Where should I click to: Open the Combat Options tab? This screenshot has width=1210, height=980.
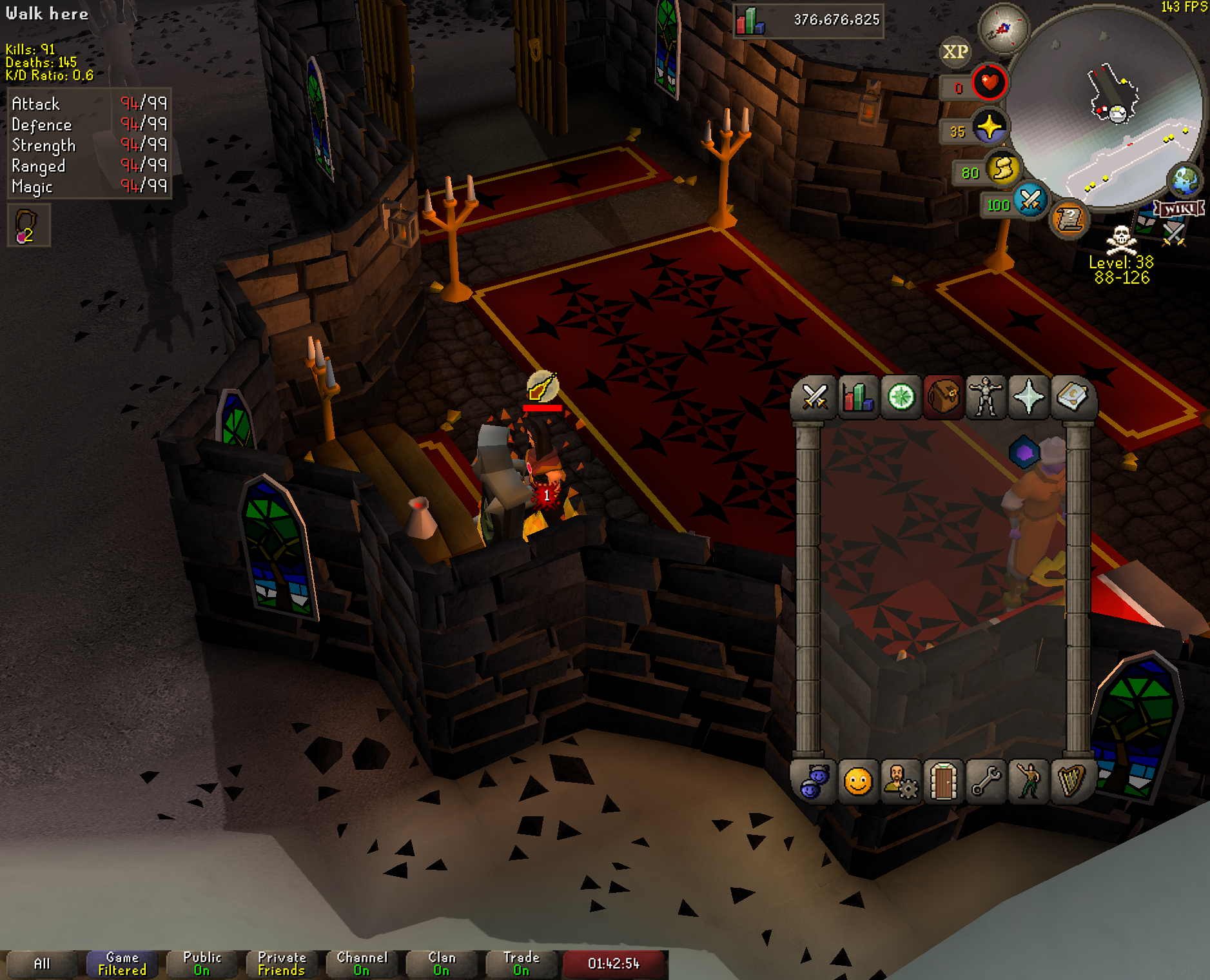tap(815, 397)
